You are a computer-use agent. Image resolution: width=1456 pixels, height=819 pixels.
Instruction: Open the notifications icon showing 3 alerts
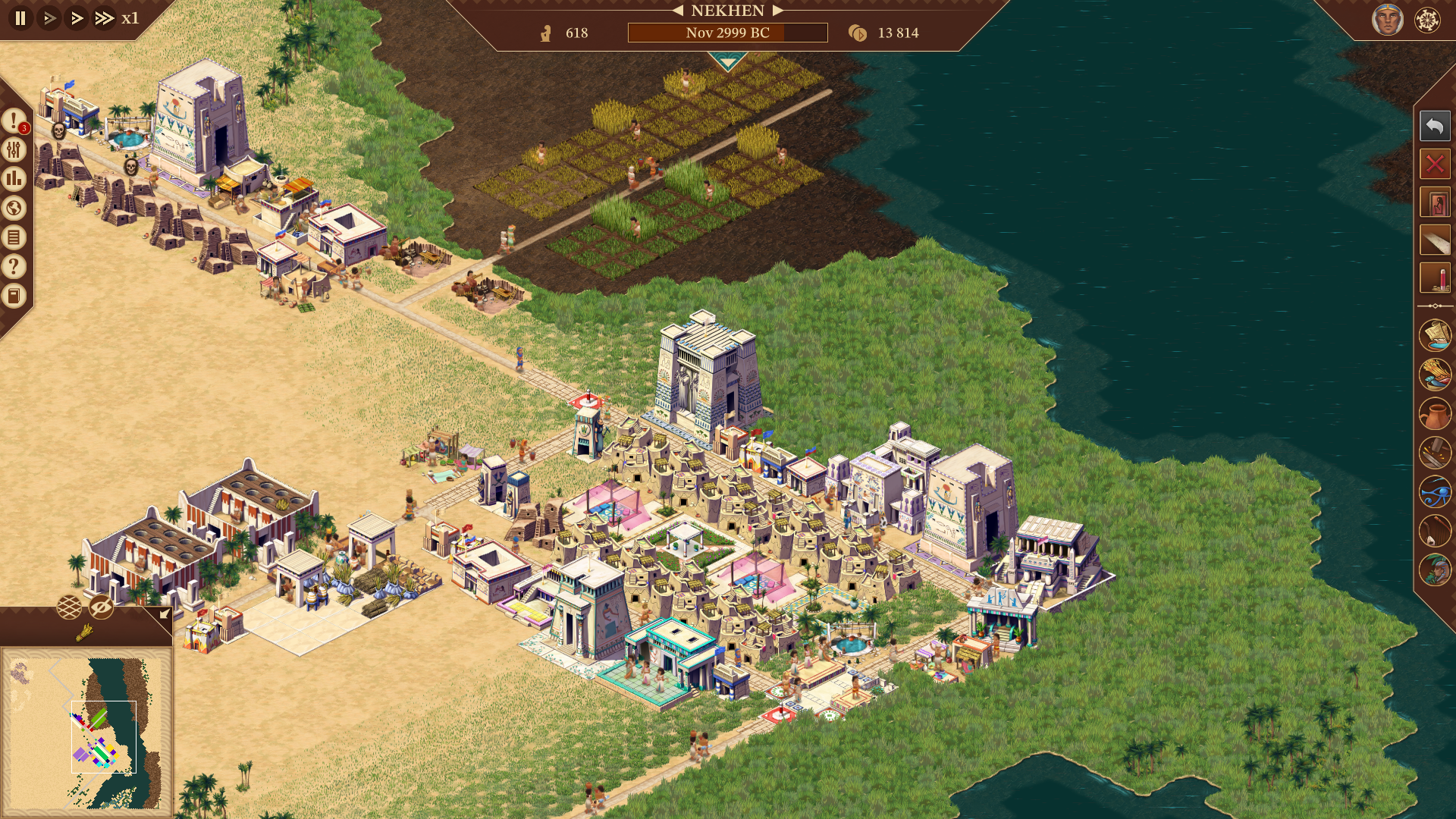pyautogui.click(x=14, y=120)
